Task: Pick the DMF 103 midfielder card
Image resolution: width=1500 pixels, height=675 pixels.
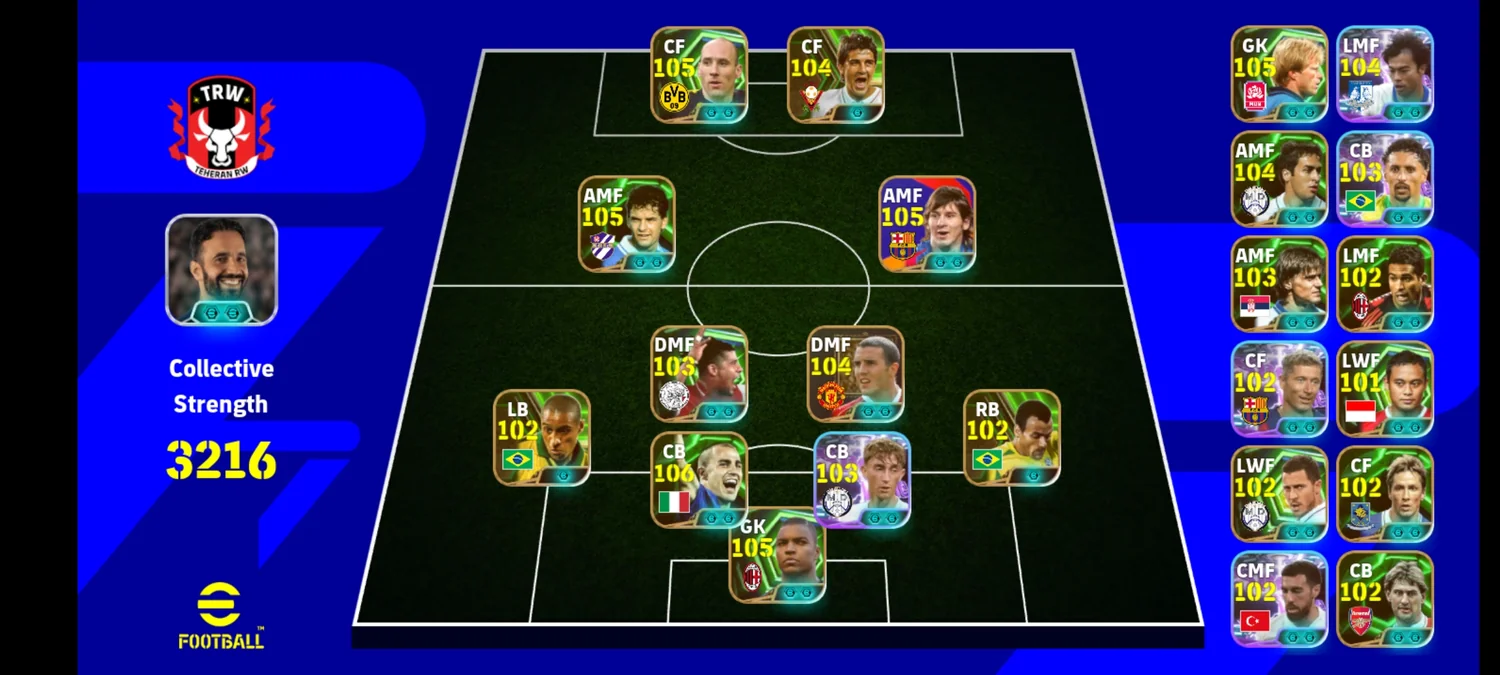Action: pos(699,374)
